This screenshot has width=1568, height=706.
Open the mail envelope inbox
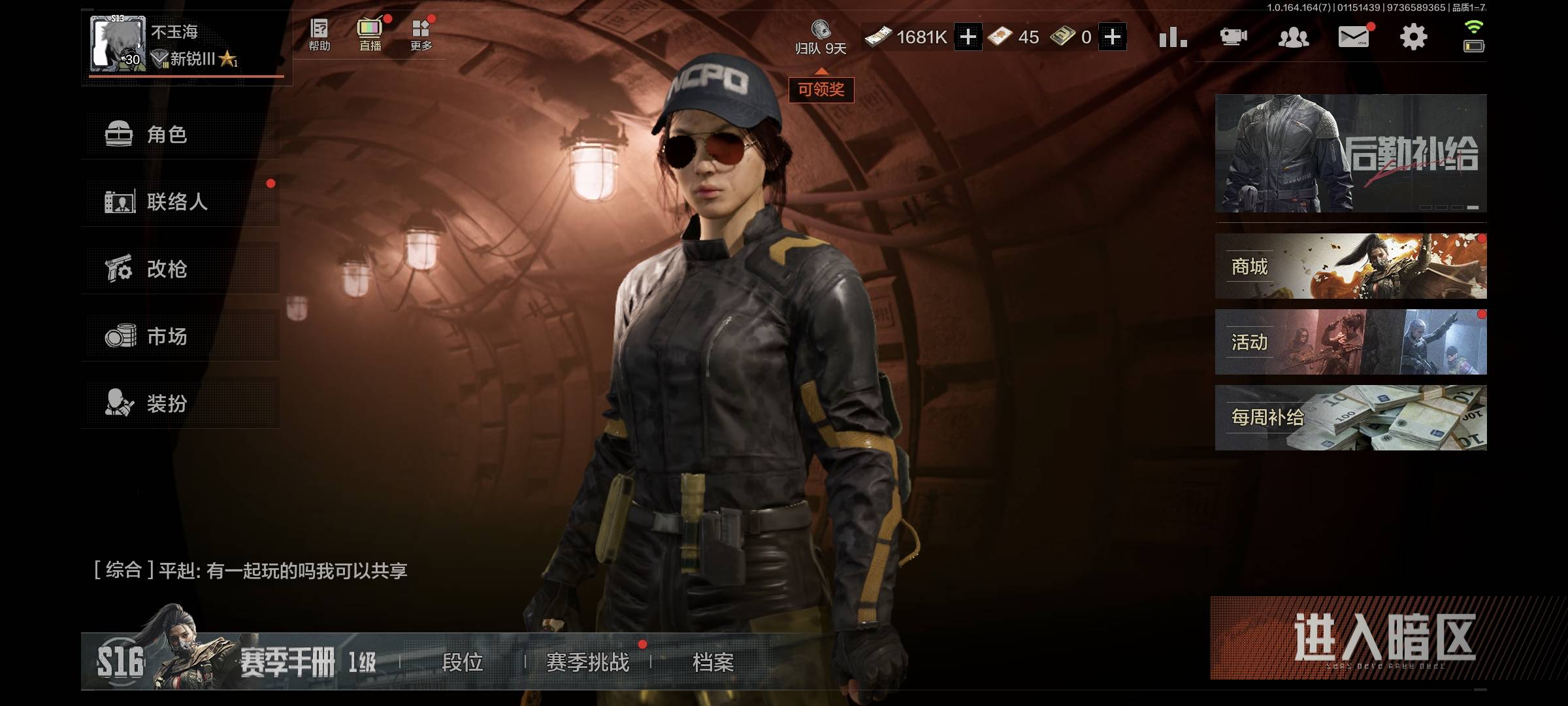click(x=1354, y=37)
